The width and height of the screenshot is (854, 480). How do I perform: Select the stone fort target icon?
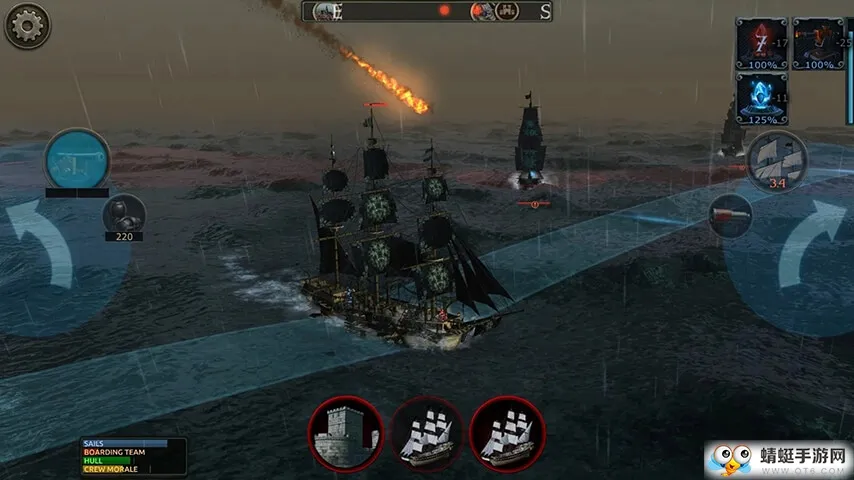tap(345, 434)
